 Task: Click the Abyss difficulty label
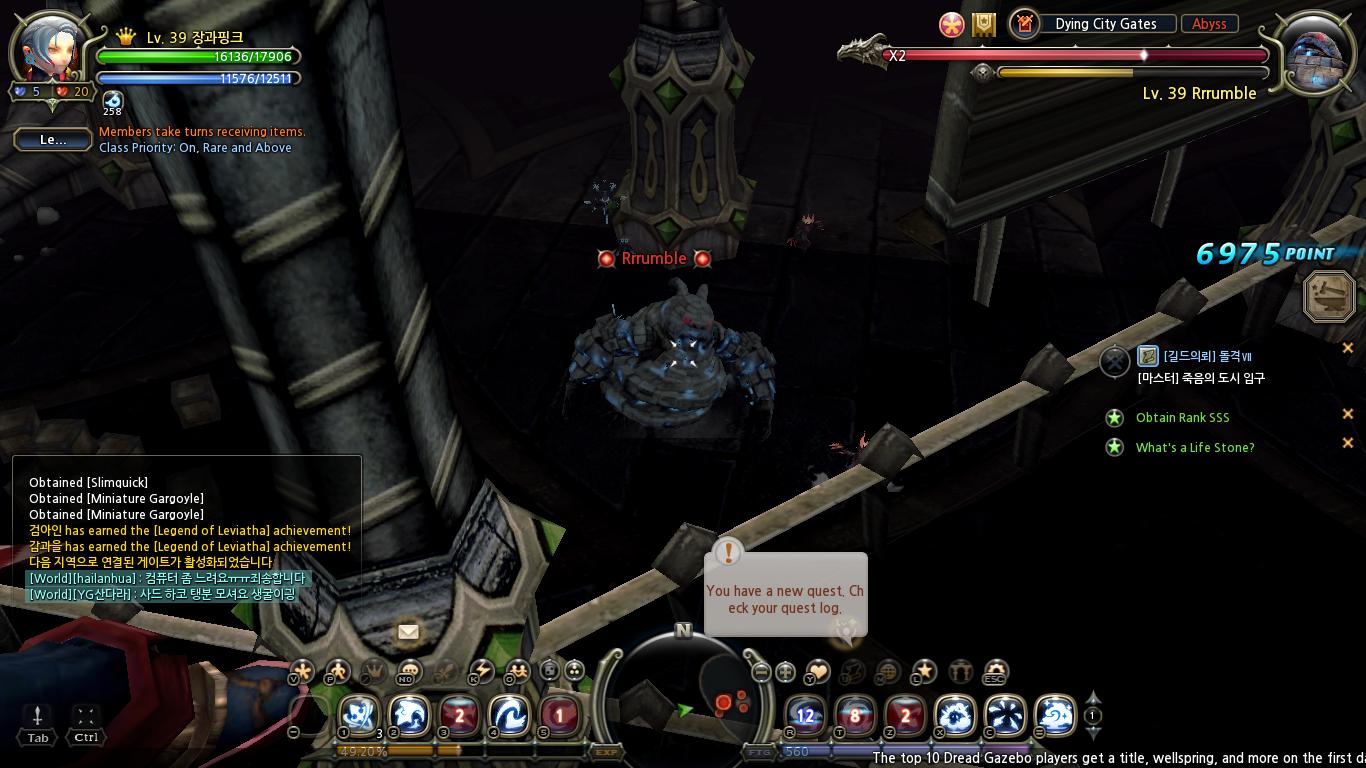pyautogui.click(x=1209, y=24)
